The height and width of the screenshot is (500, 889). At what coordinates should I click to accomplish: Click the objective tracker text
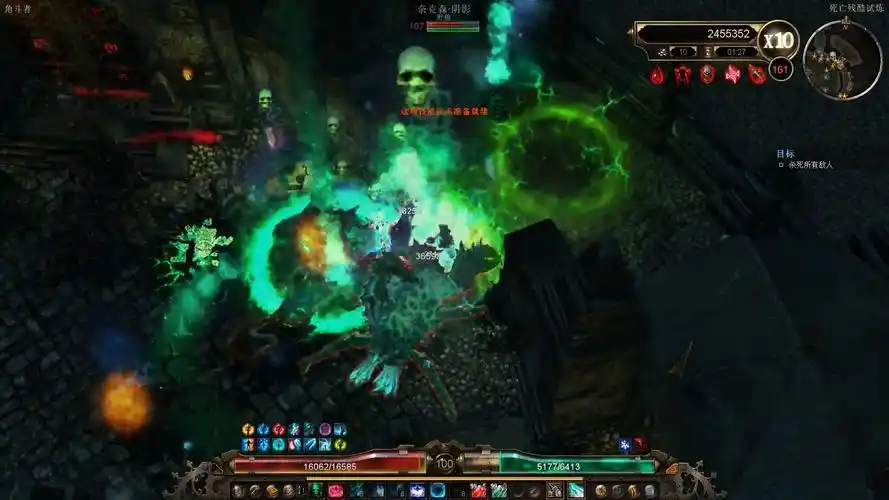coord(810,165)
